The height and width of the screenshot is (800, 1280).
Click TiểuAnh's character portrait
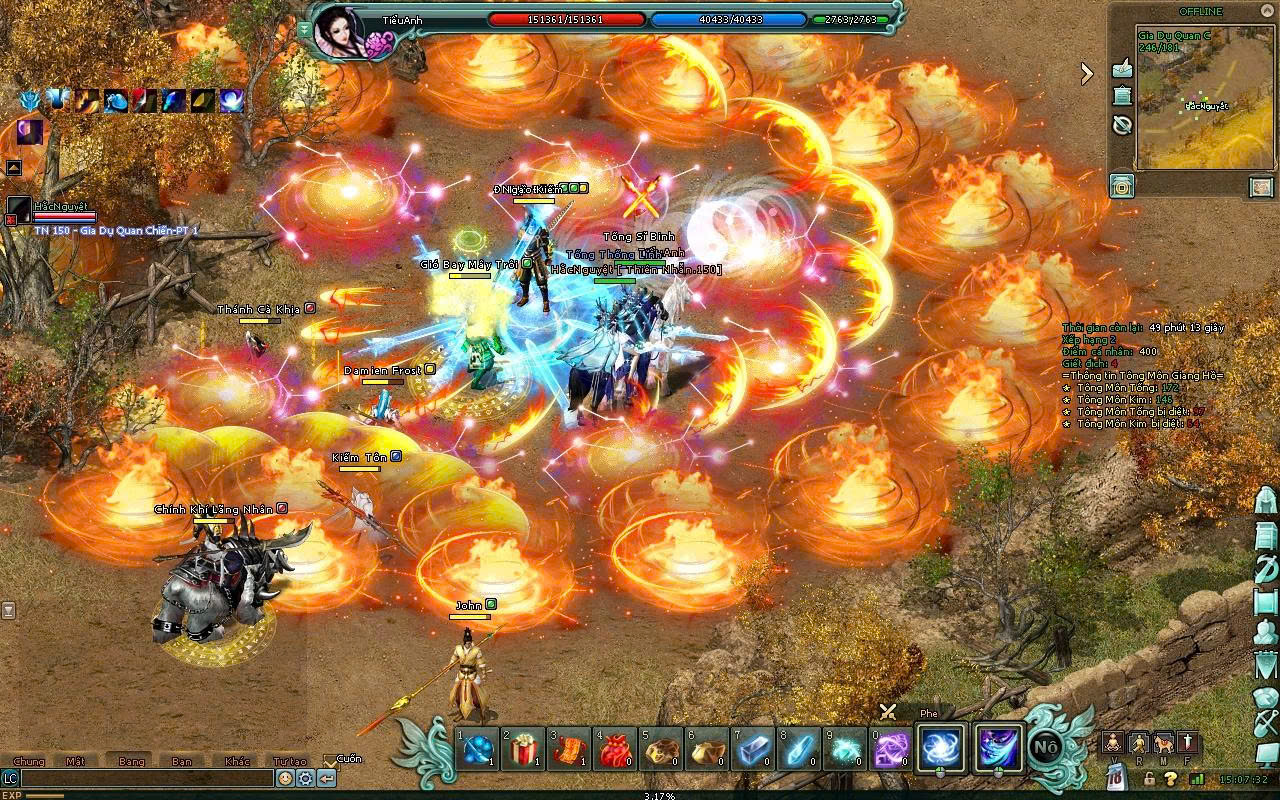tap(338, 32)
